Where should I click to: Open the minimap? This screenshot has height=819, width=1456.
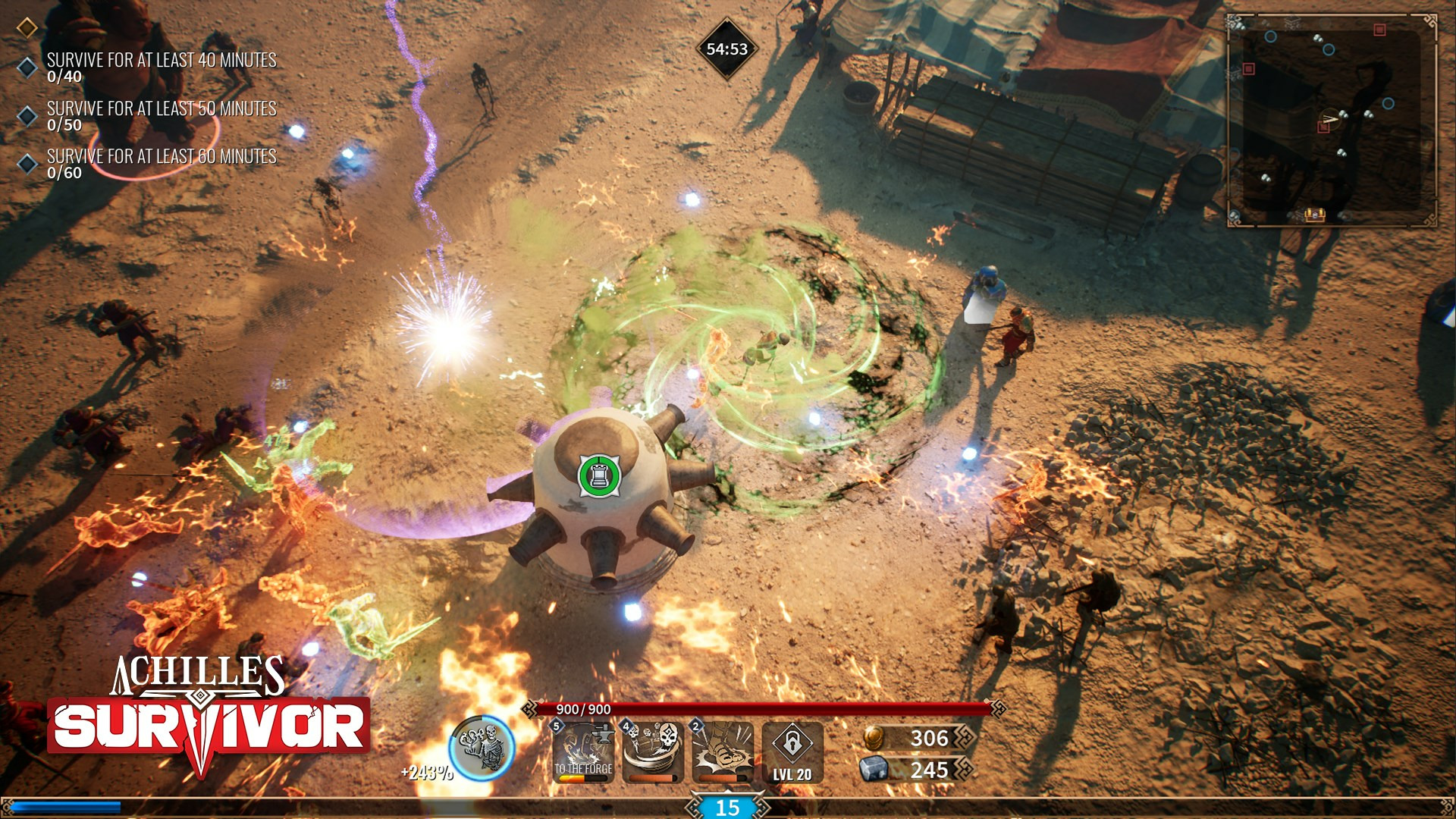click(1332, 120)
